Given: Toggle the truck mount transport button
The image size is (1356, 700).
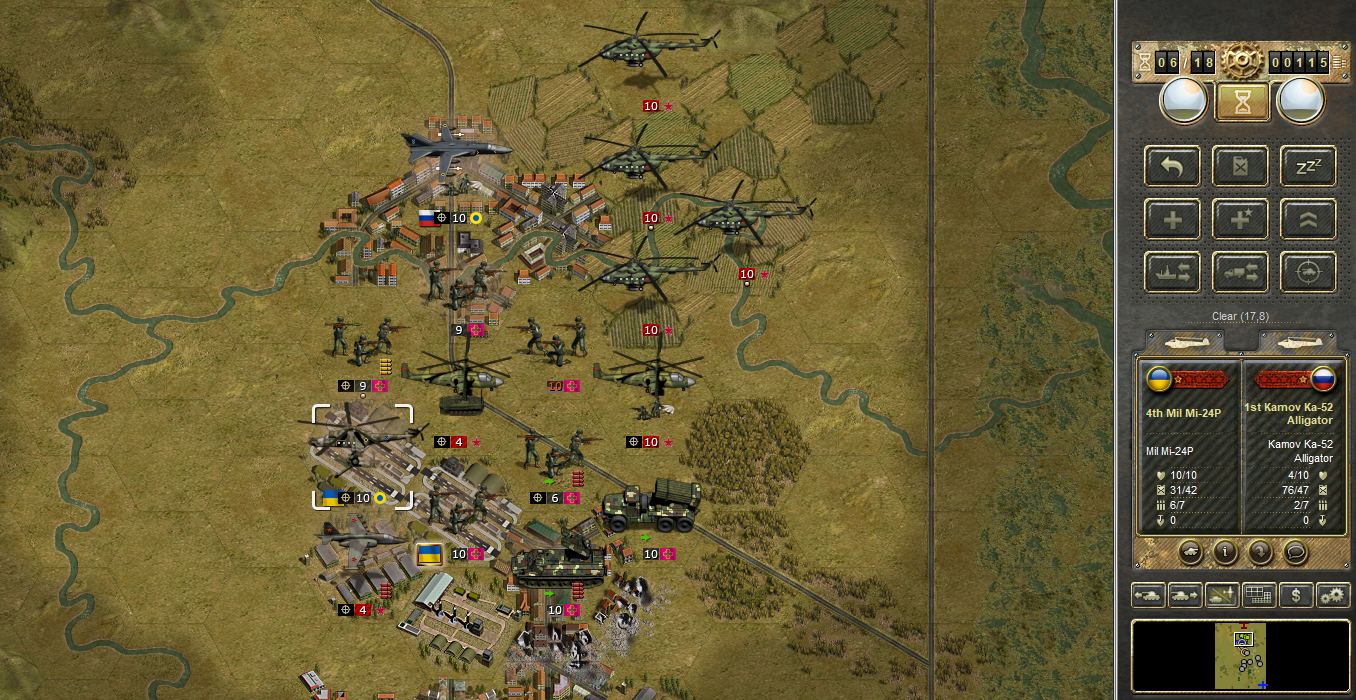Looking at the screenshot, I should (x=1240, y=272).
